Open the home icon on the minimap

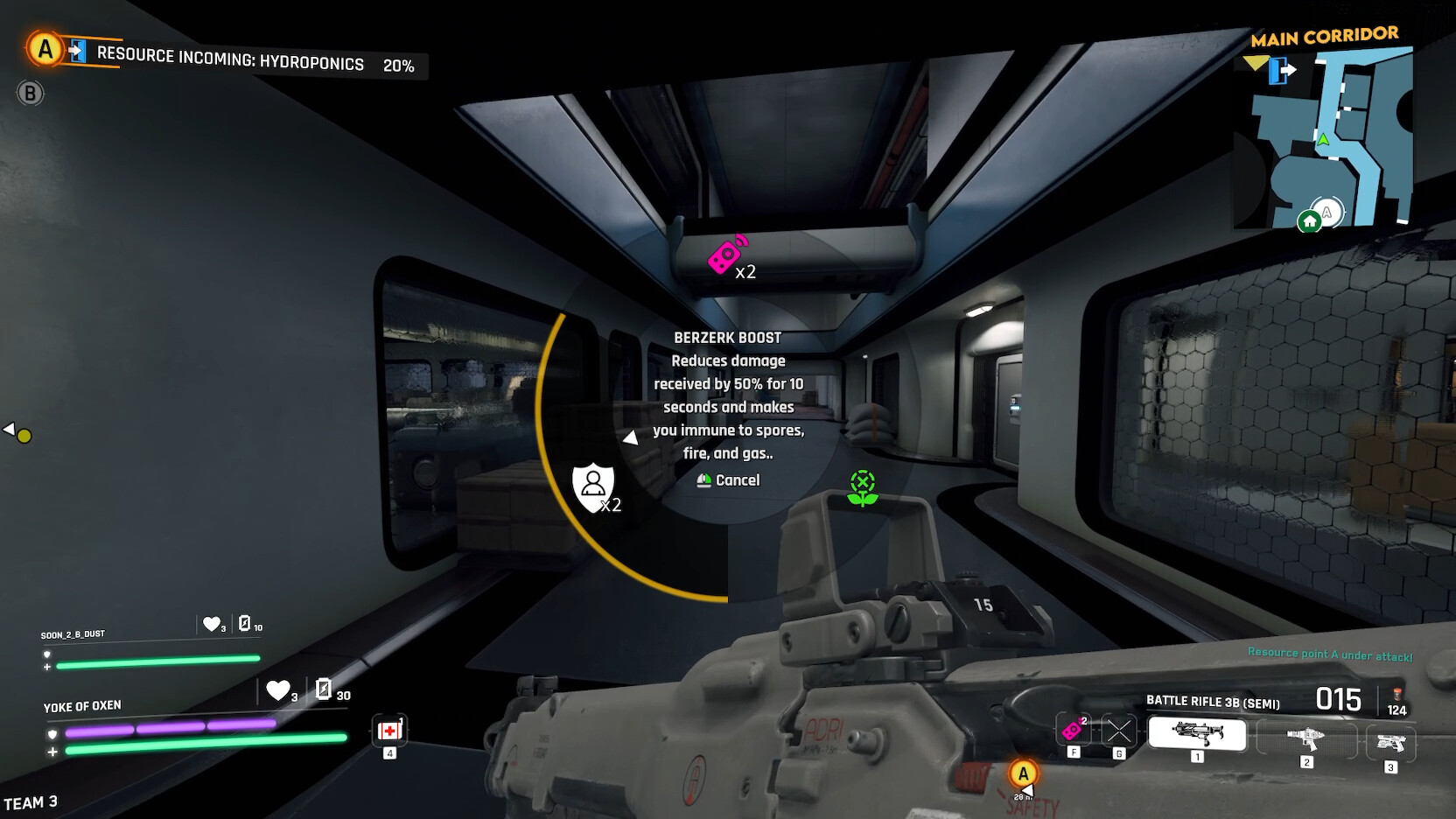(x=1309, y=222)
